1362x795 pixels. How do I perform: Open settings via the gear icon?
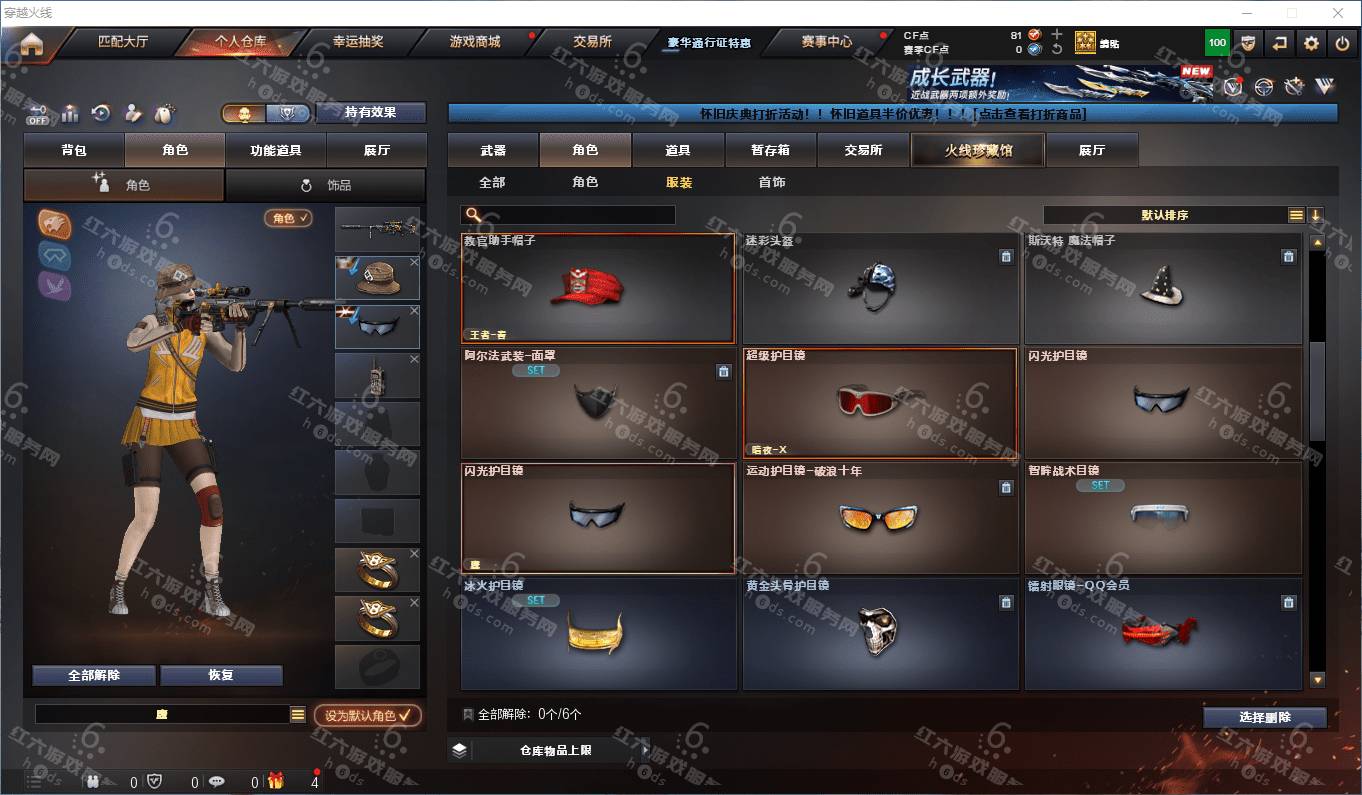[1312, 43]
